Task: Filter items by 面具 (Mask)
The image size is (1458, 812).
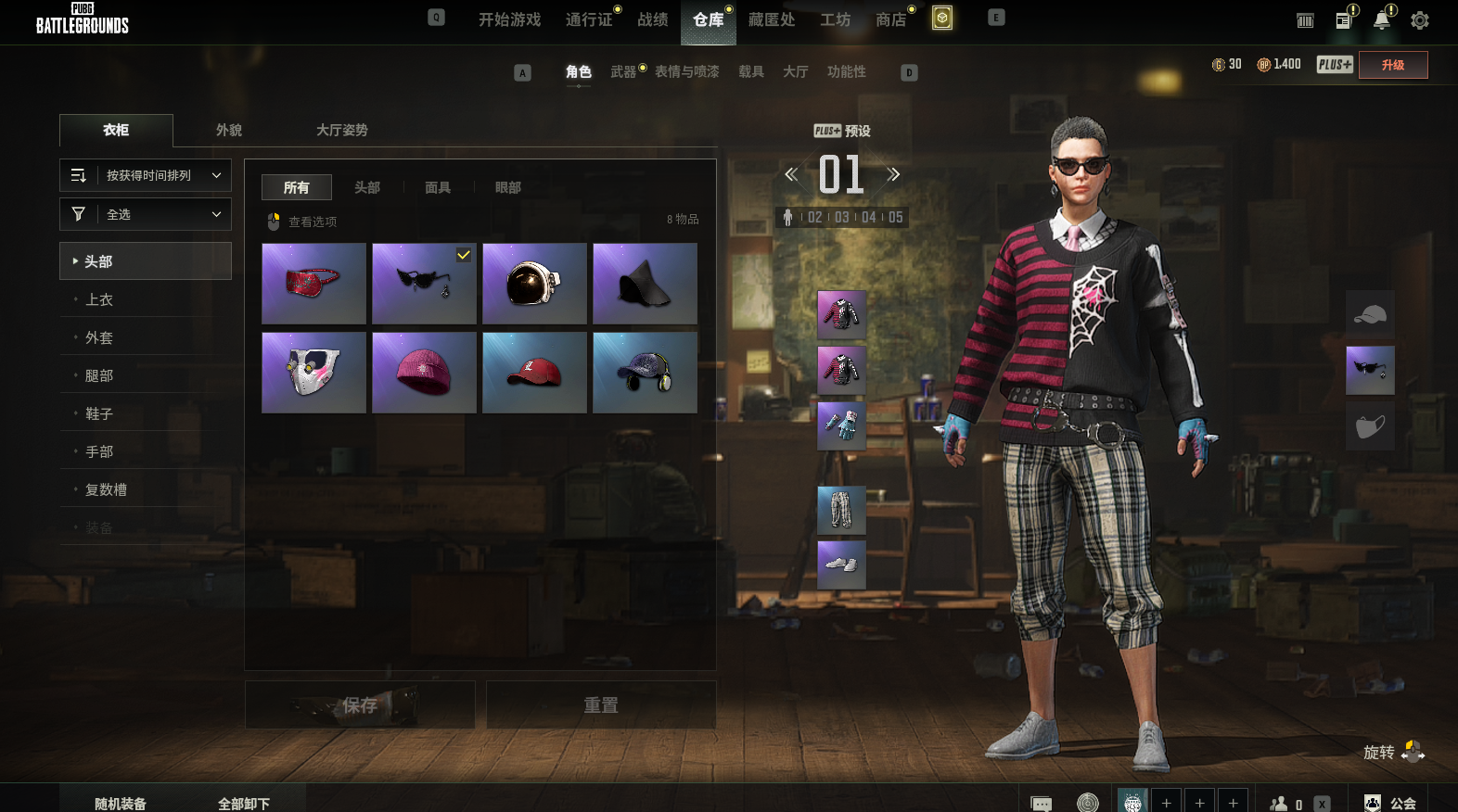Action: point(438,188)
